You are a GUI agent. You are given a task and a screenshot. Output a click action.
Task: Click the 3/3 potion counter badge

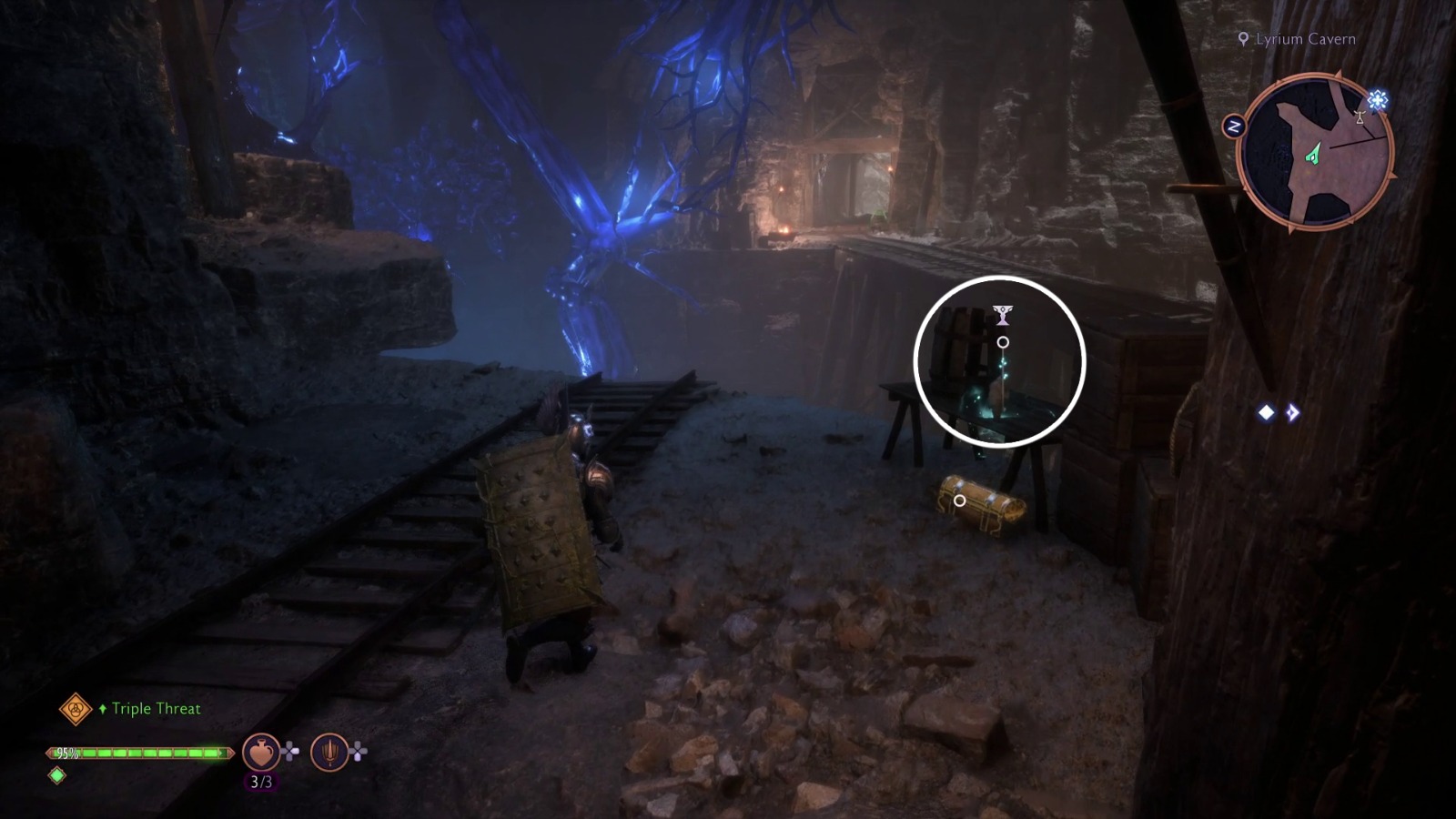261,781
